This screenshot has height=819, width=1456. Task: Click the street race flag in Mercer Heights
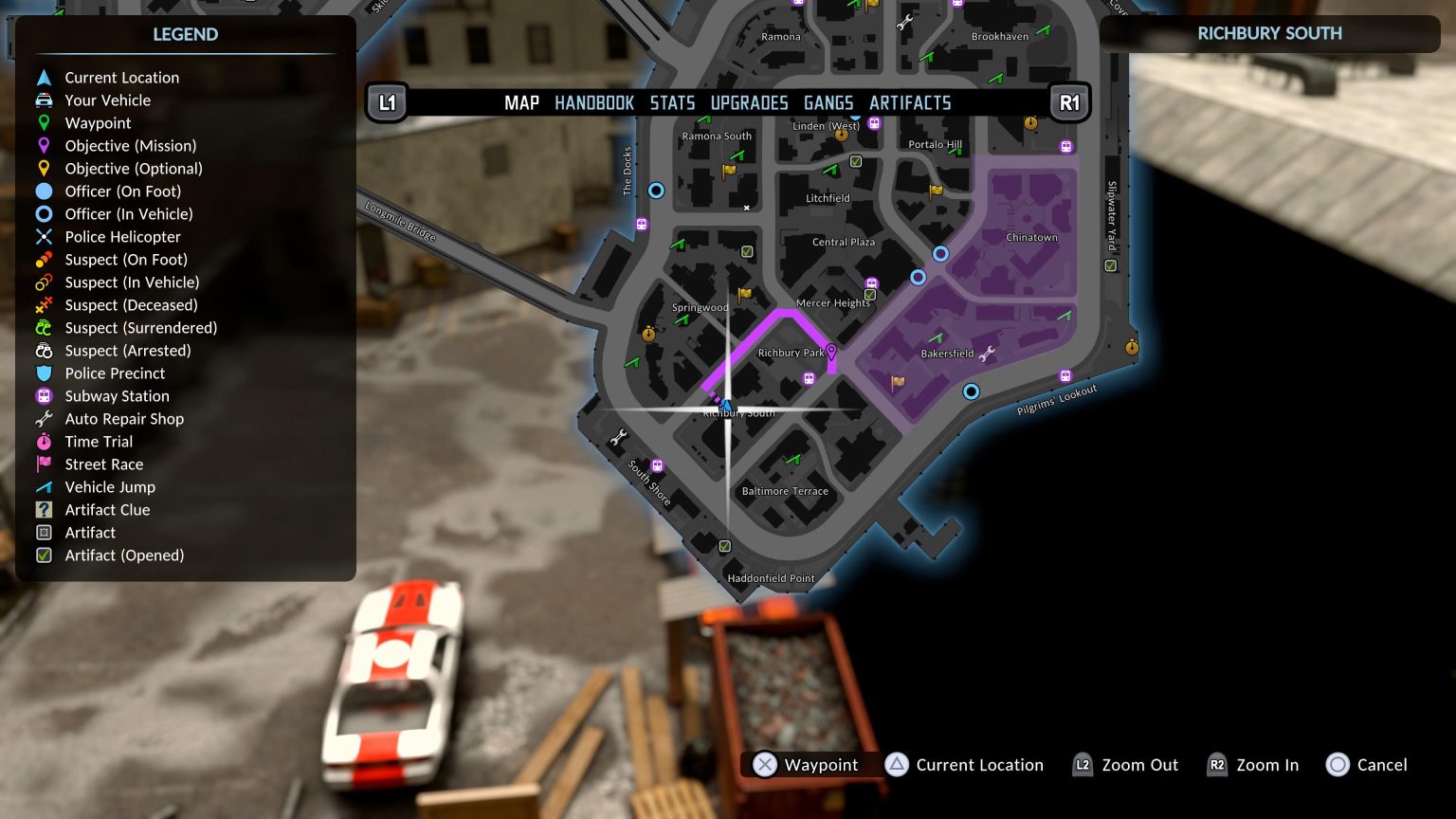[x=747, y=295]
